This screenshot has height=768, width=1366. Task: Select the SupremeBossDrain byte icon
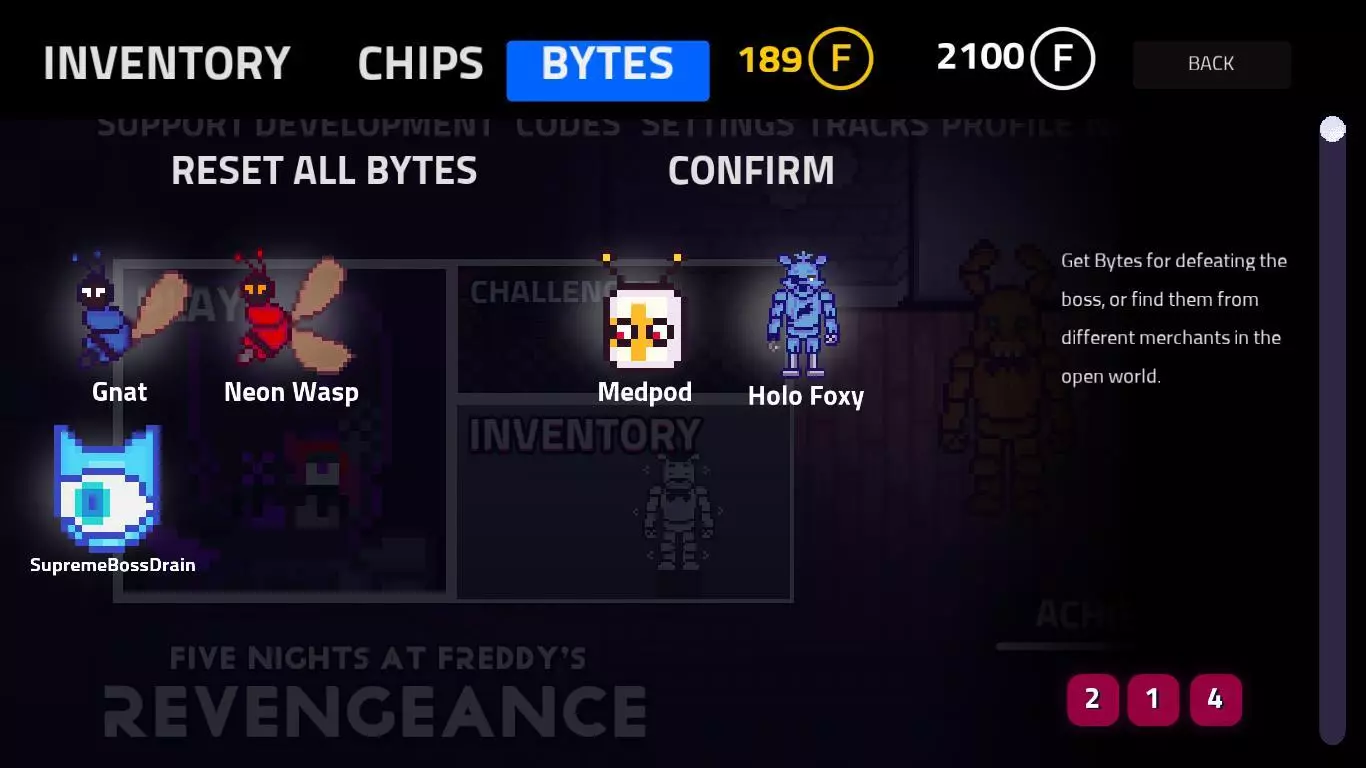(105, 490)
